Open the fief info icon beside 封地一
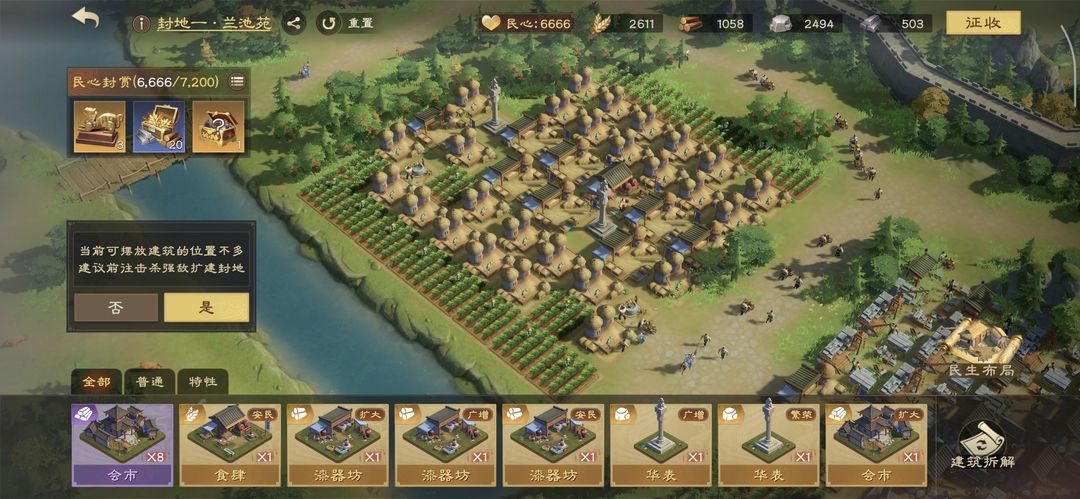 click(x=141, y=23)
